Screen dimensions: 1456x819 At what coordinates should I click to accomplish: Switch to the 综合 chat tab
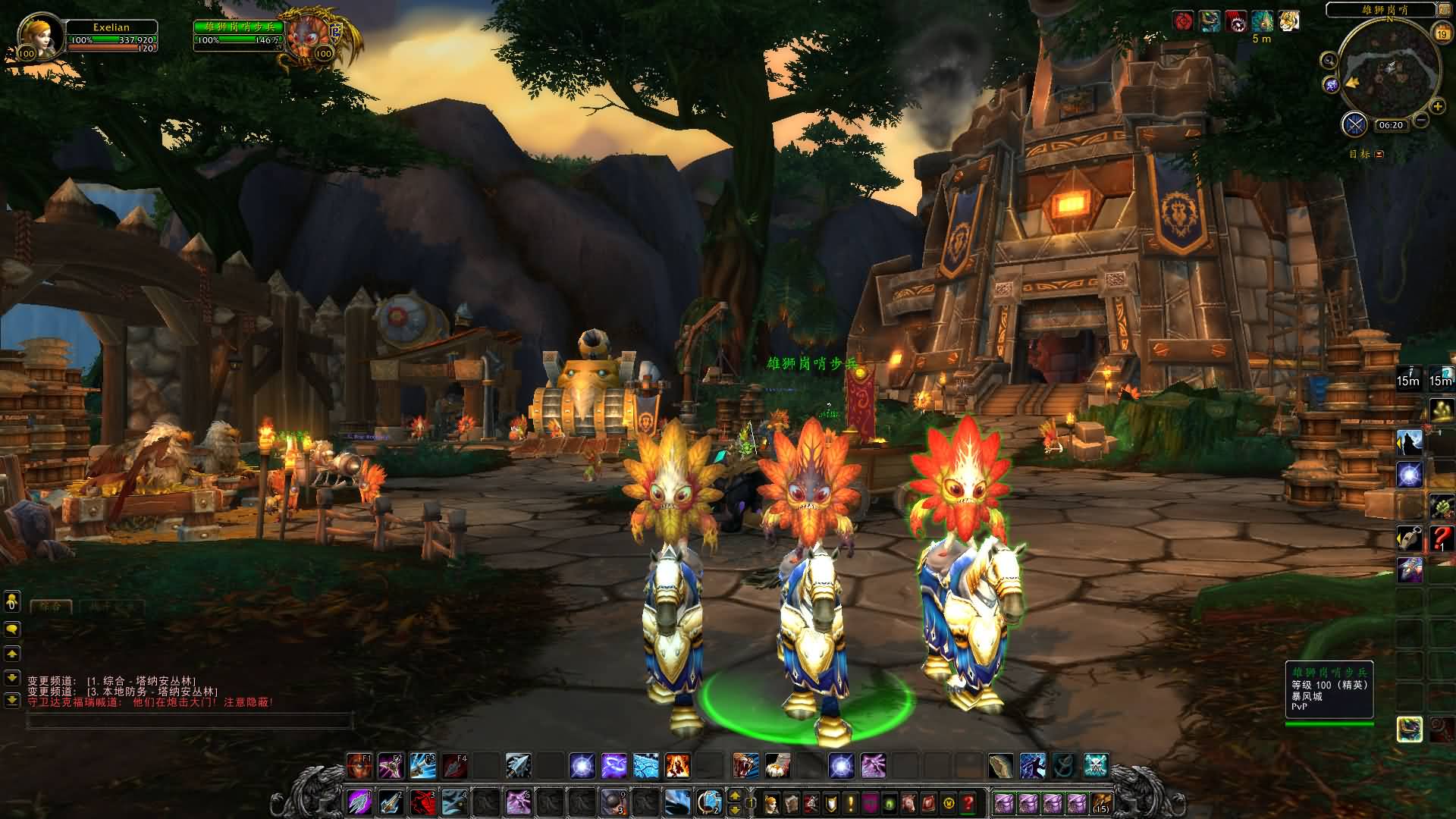51,607
